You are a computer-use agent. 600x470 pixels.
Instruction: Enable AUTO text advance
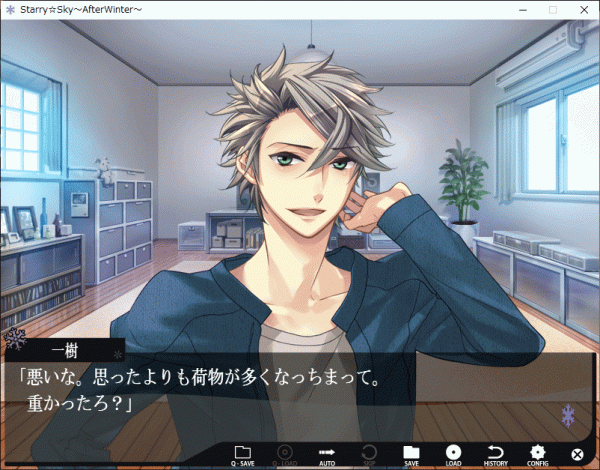[x=326, y=455]
